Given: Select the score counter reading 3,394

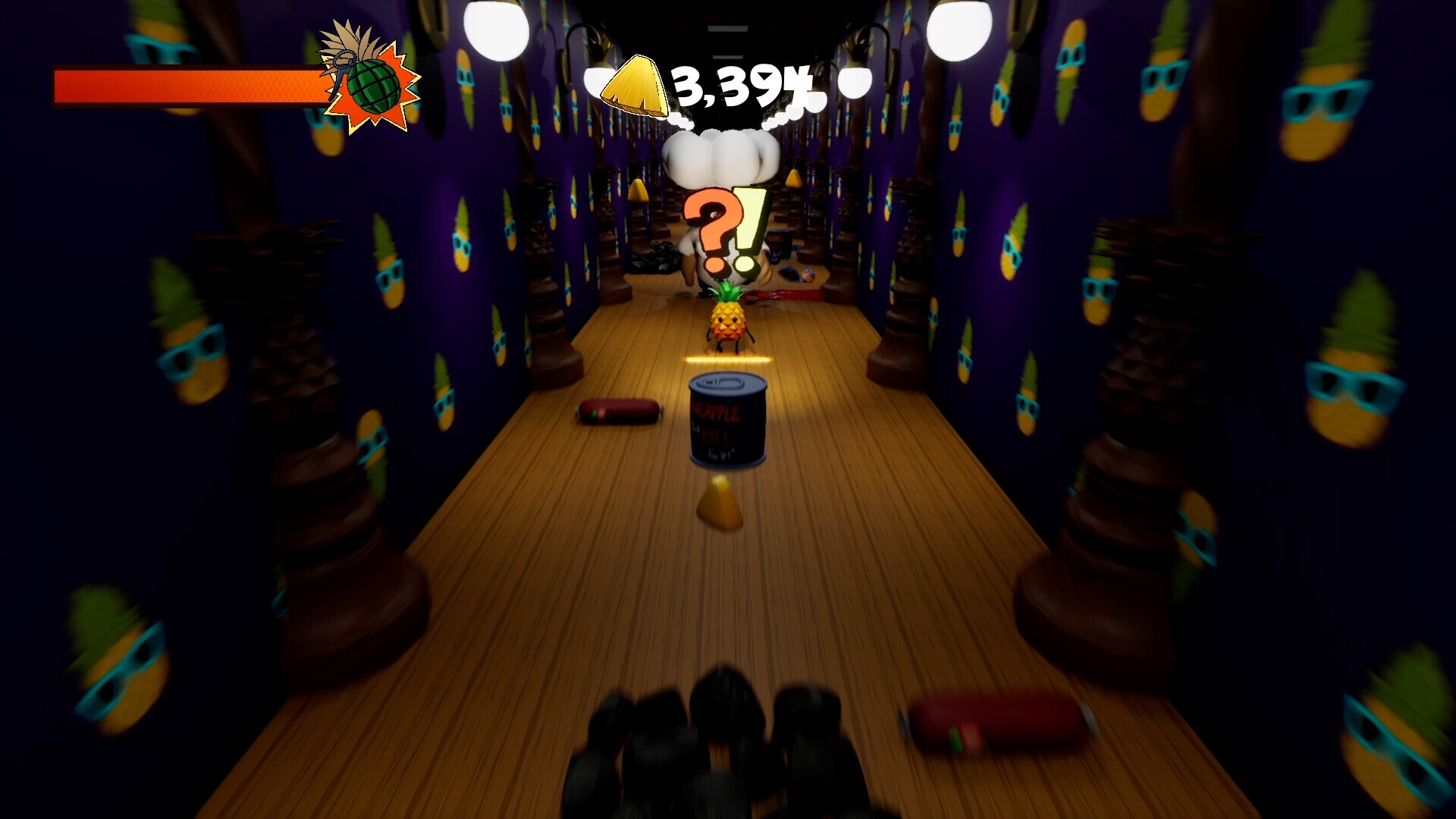Looking at the screenshot, I should pyautogui.click(x=739, y=83).
